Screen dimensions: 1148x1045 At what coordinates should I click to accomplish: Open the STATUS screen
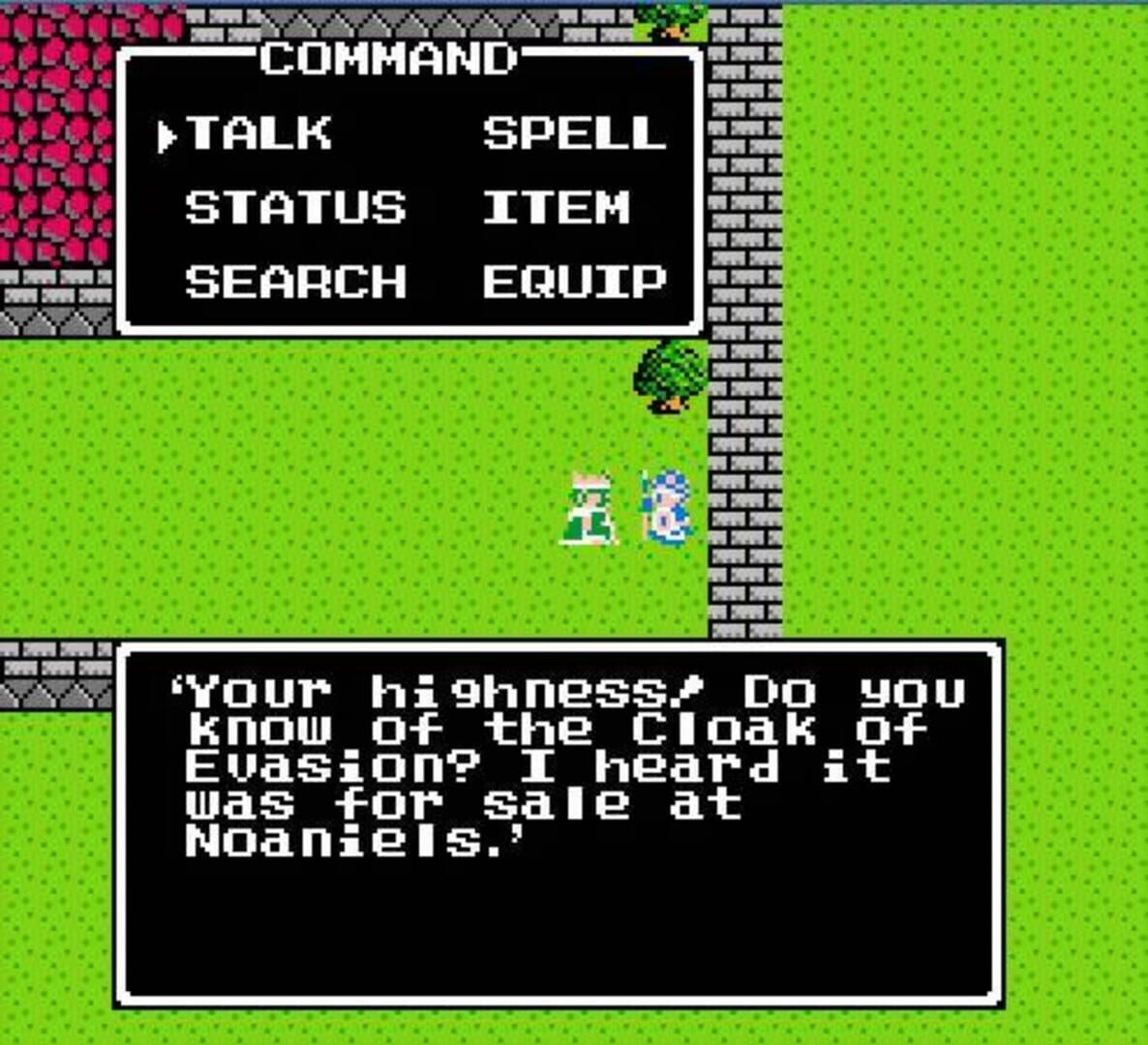click(x=295, y=208)
